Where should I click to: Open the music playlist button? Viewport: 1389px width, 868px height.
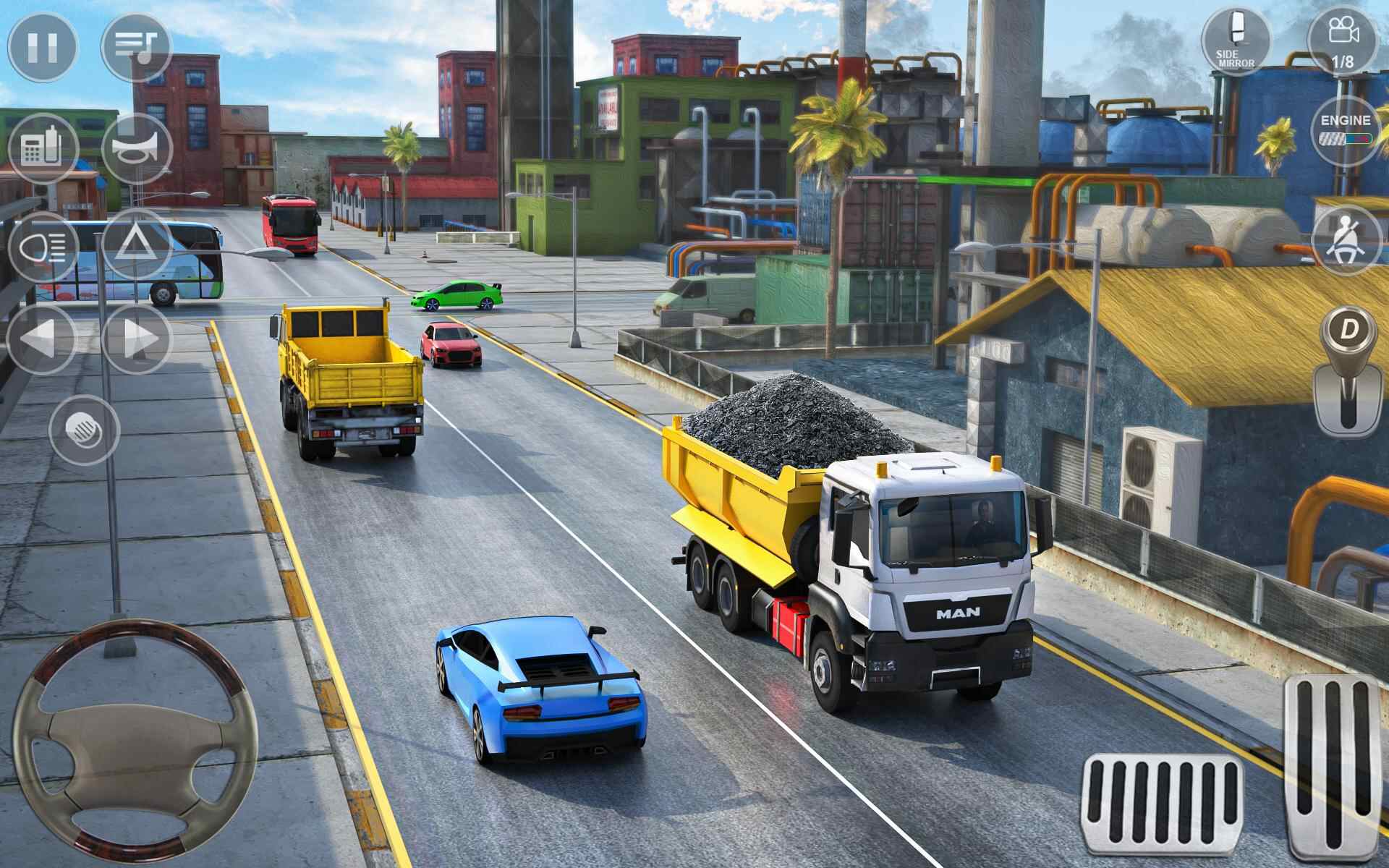coord(136,47)
